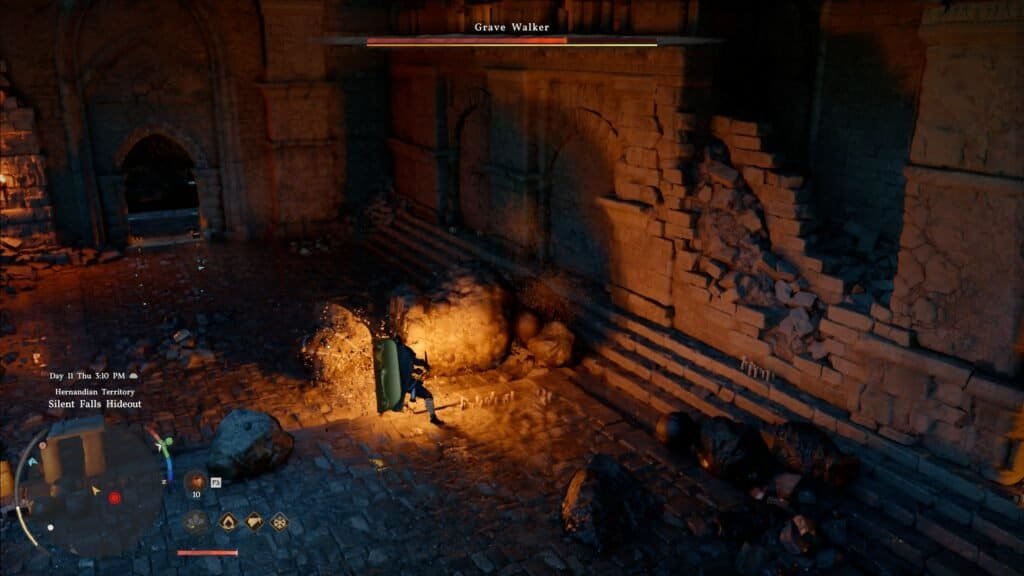
Task: Activate the last diamond-shaped skill icon
Action: click(280, 521)
